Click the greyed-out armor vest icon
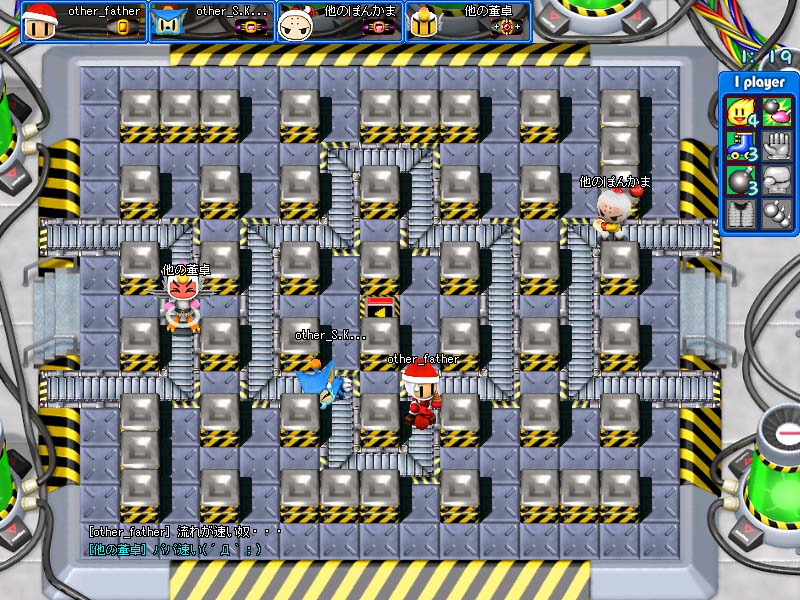The width and height of the screenshot is (800, 600). (x=741, y=213)
